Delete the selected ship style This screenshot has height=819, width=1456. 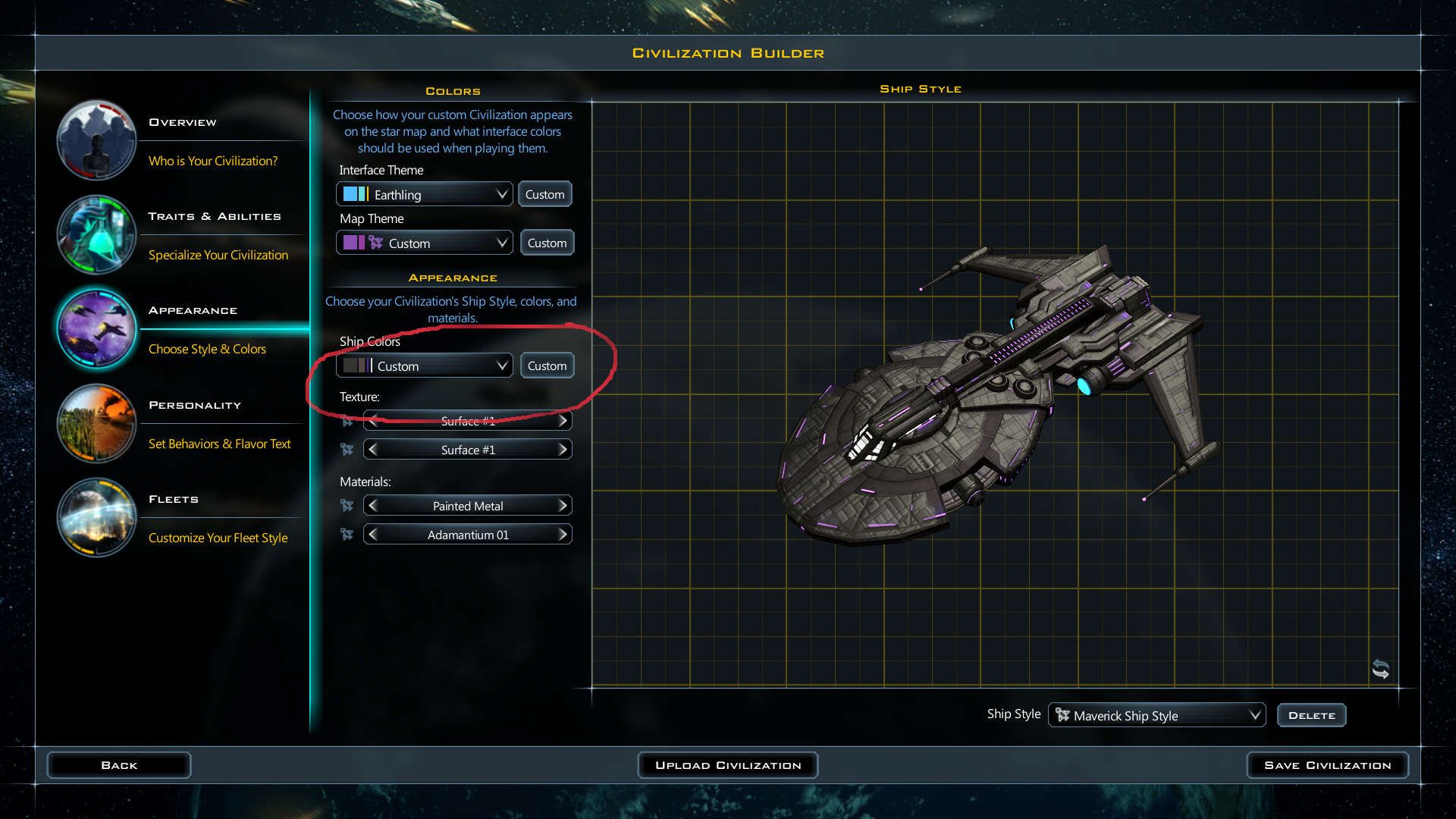click(1311, 715)
